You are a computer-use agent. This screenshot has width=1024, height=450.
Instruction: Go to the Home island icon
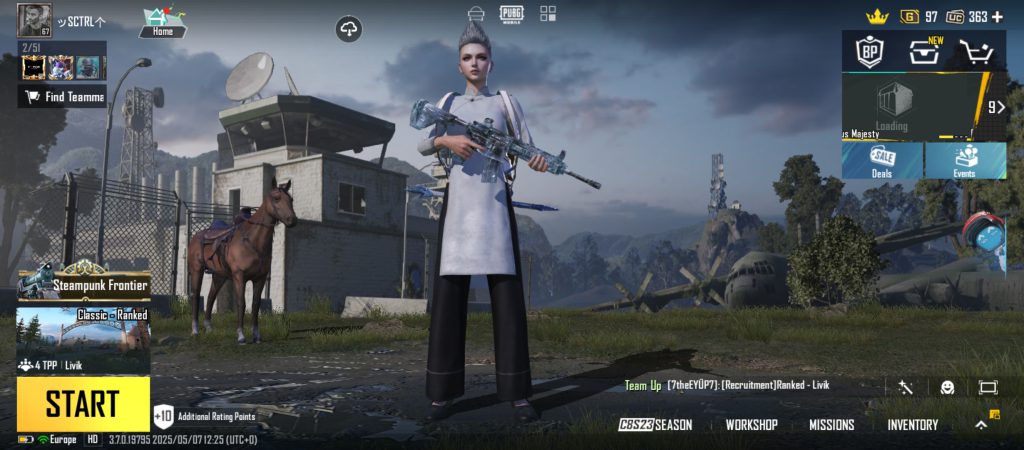(162, 22)
